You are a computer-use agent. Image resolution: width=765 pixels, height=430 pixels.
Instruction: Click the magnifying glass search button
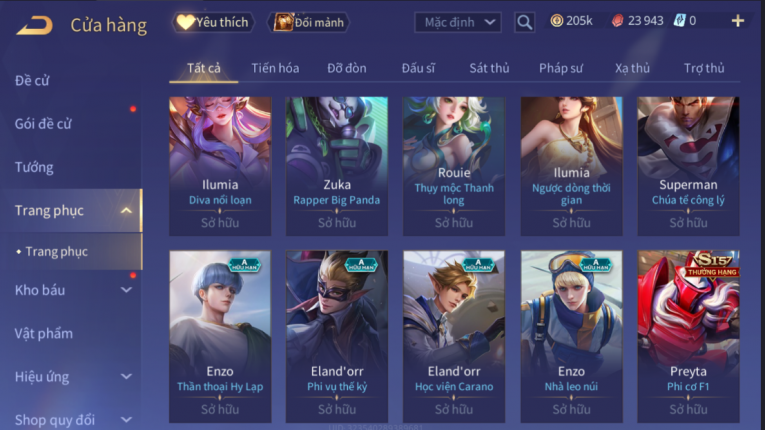click(x=524, y=21)
